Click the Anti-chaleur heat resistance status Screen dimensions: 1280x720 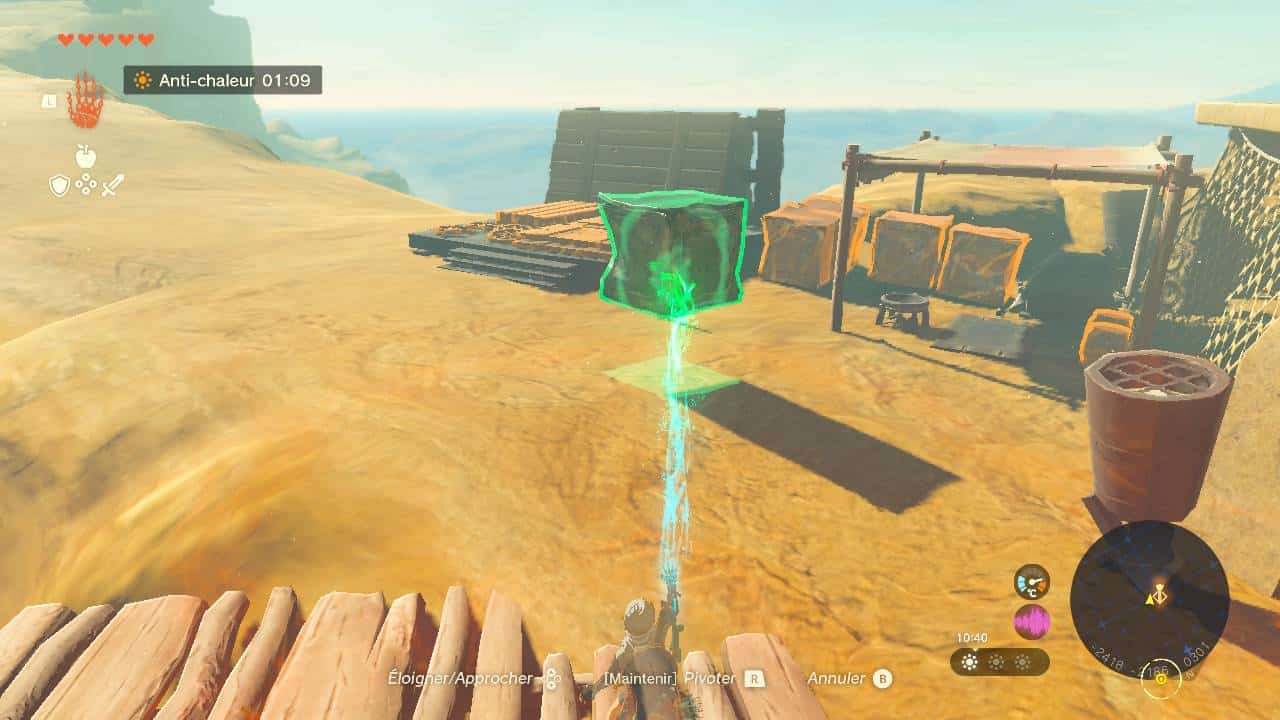coord(222,80)
